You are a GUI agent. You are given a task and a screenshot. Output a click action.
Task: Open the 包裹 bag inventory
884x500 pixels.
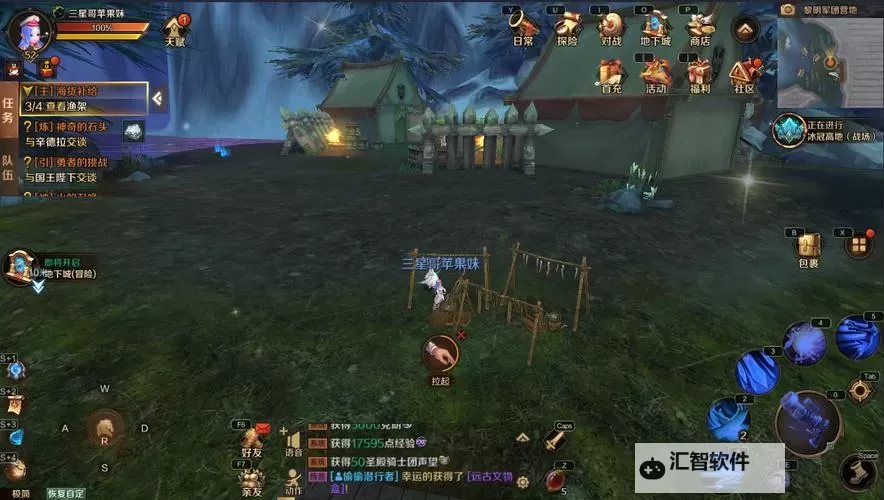click(x=808, y=248)
